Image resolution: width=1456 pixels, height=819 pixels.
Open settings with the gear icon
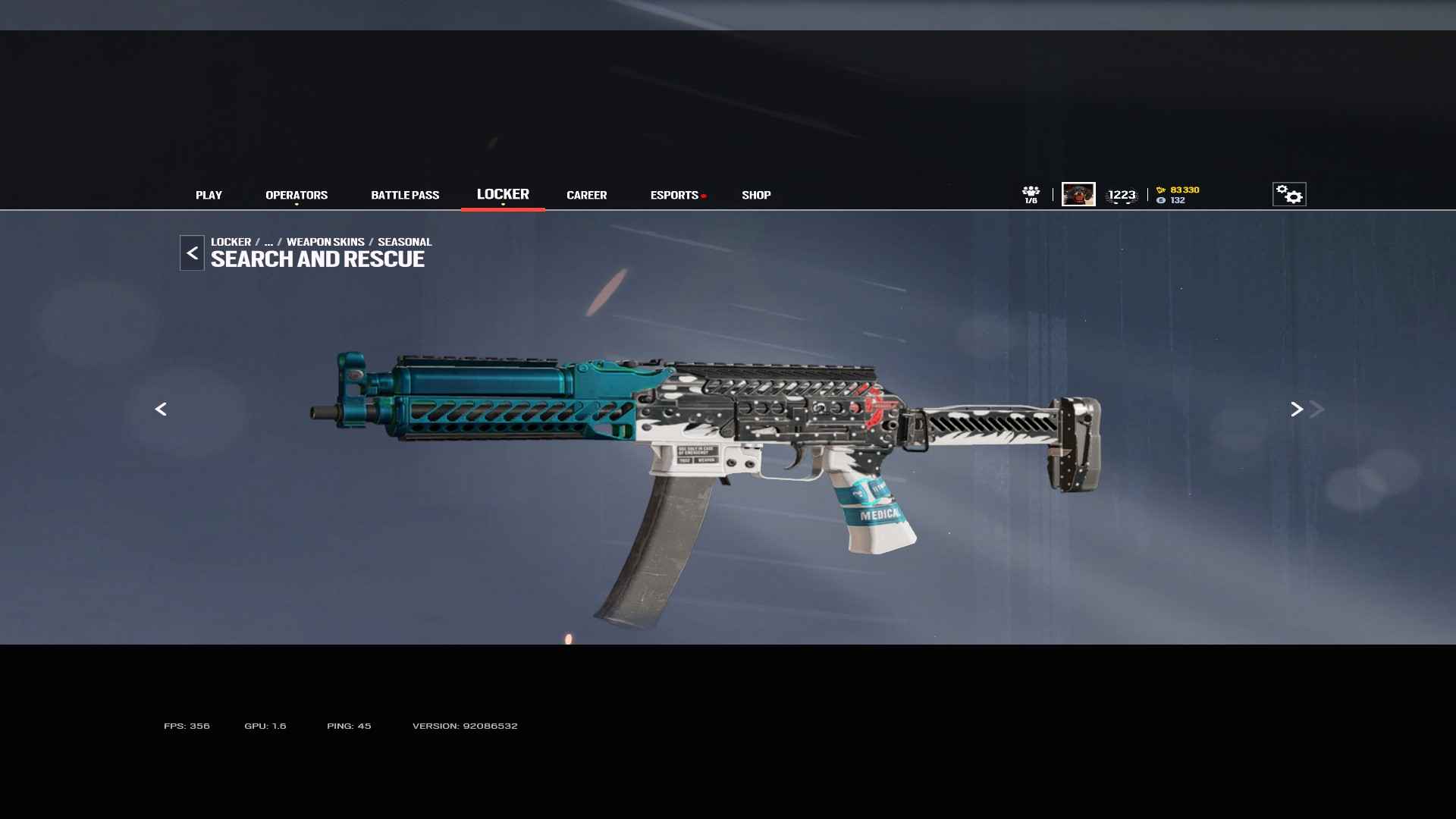tap(1288, 194)
